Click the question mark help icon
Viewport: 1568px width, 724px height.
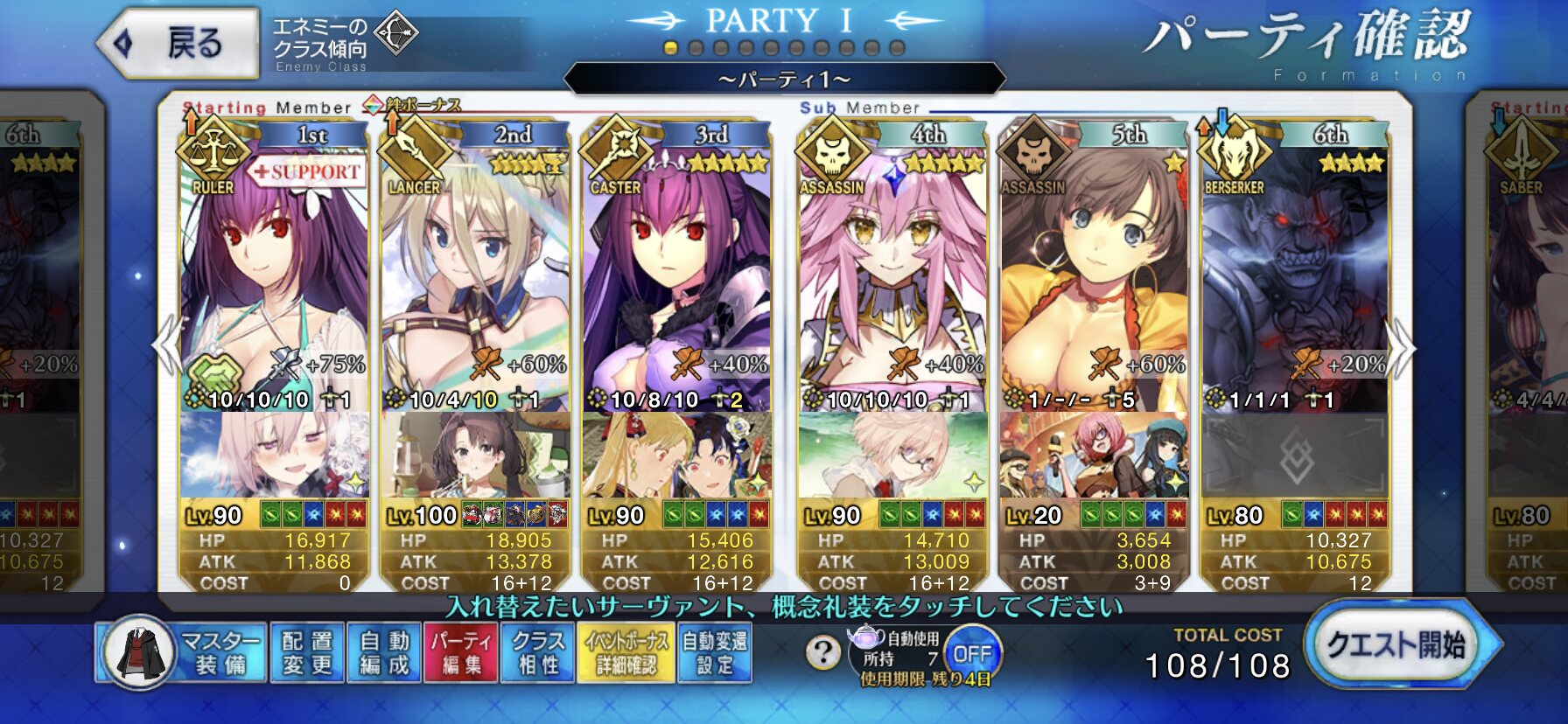822,652
